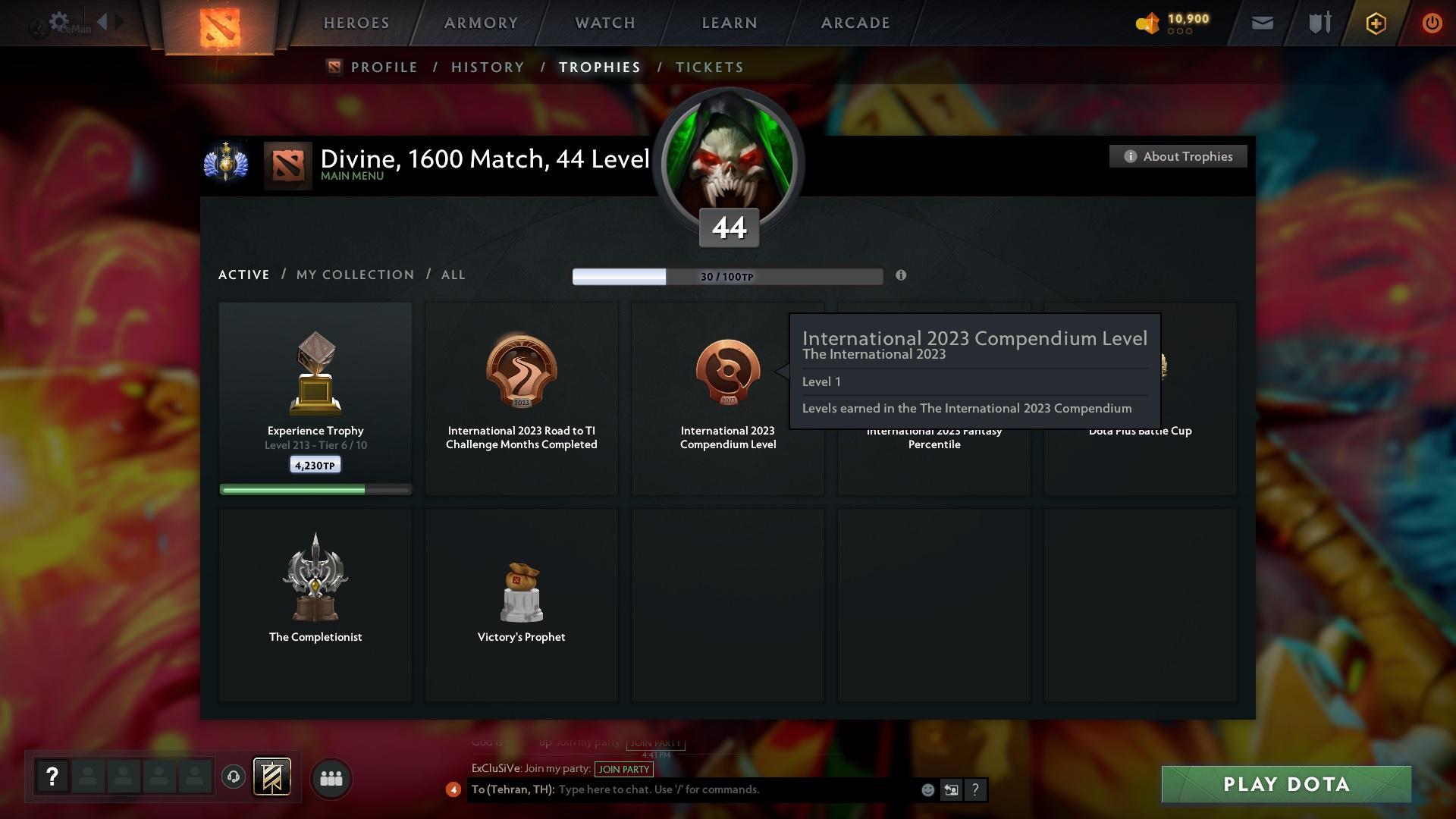
Task: Select the ACTIVE trophies filter
Action: [x=243, y=275]
